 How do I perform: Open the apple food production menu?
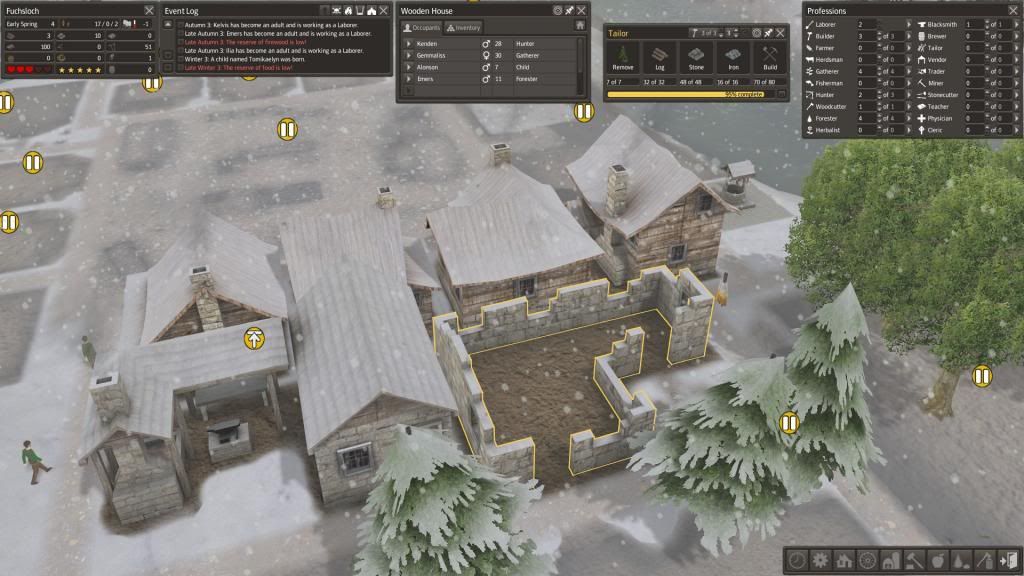tap(938, 560)
